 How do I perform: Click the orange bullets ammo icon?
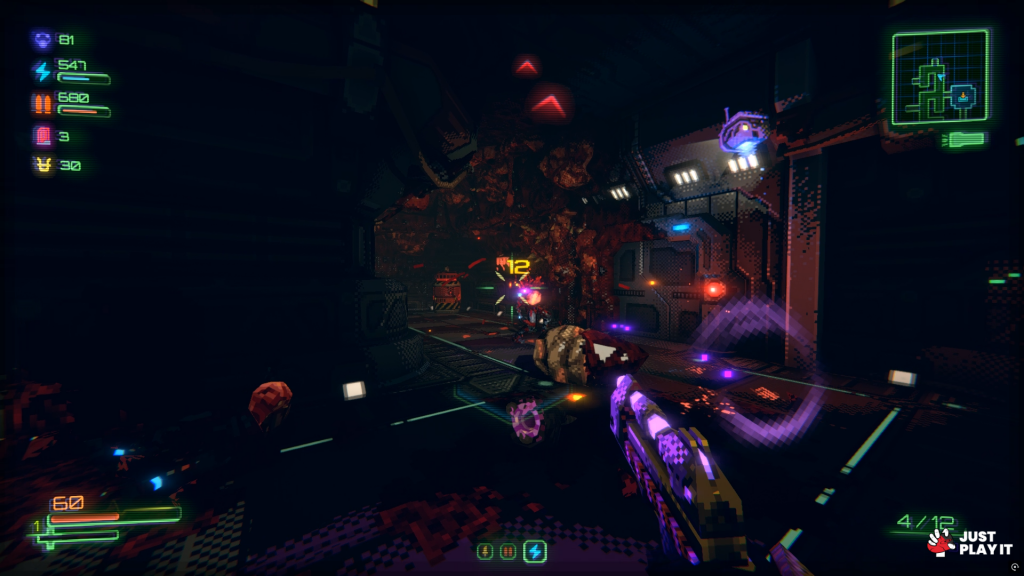tap(42, 103)
